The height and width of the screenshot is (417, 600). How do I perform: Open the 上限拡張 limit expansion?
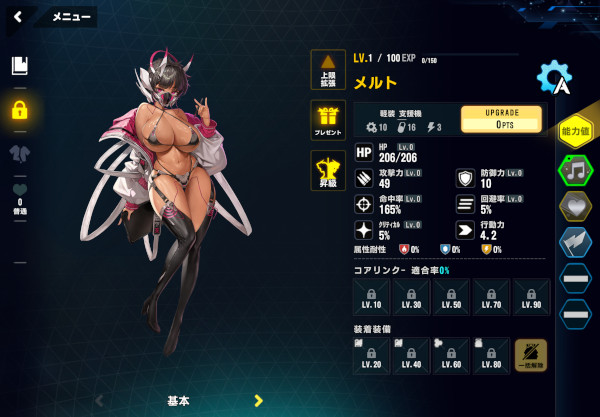coord(327,70)
